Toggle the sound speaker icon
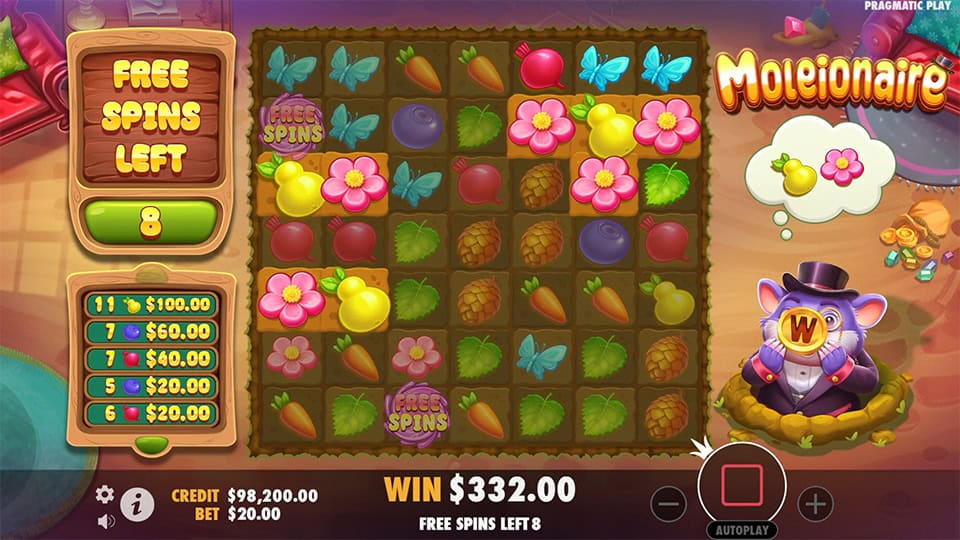Viewport: 960px width, 540px height. [105, 520]
